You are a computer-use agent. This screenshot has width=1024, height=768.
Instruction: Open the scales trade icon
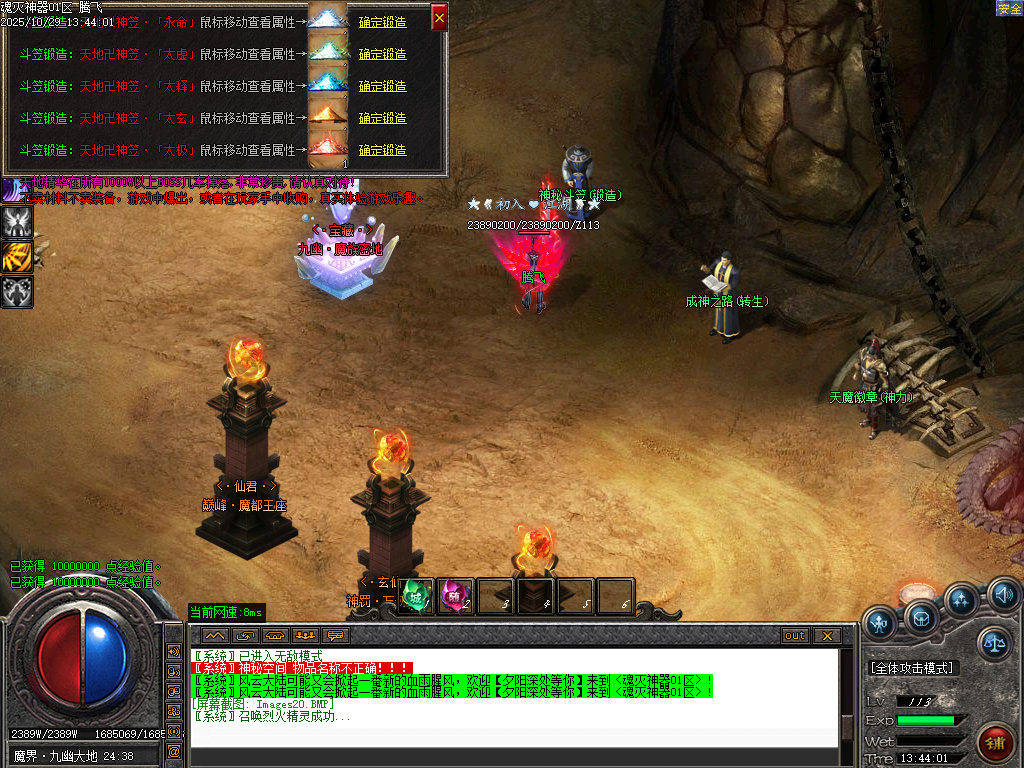coord(994,644)
